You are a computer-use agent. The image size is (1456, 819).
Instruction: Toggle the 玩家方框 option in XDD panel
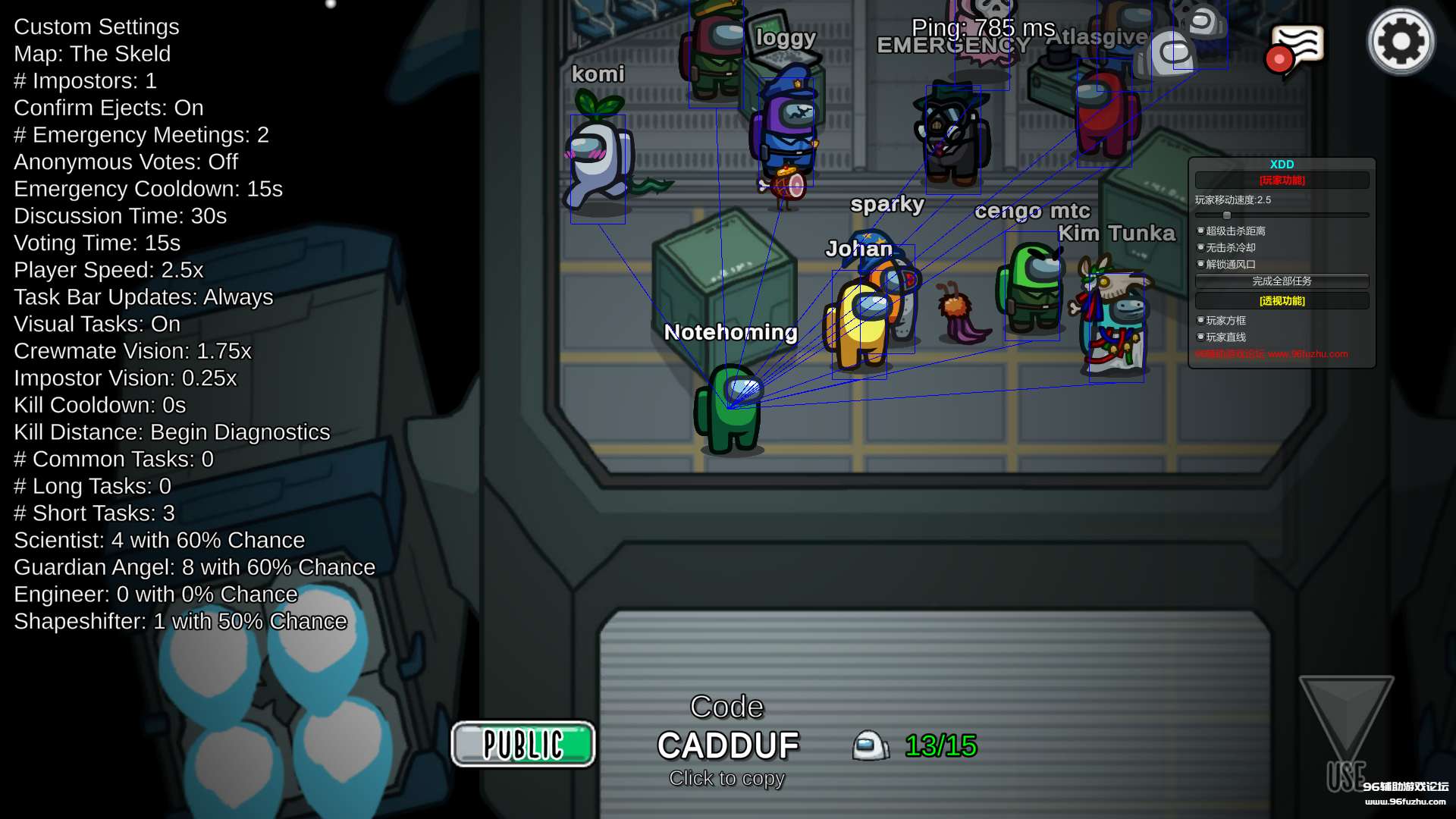(x=1201, y=321)
